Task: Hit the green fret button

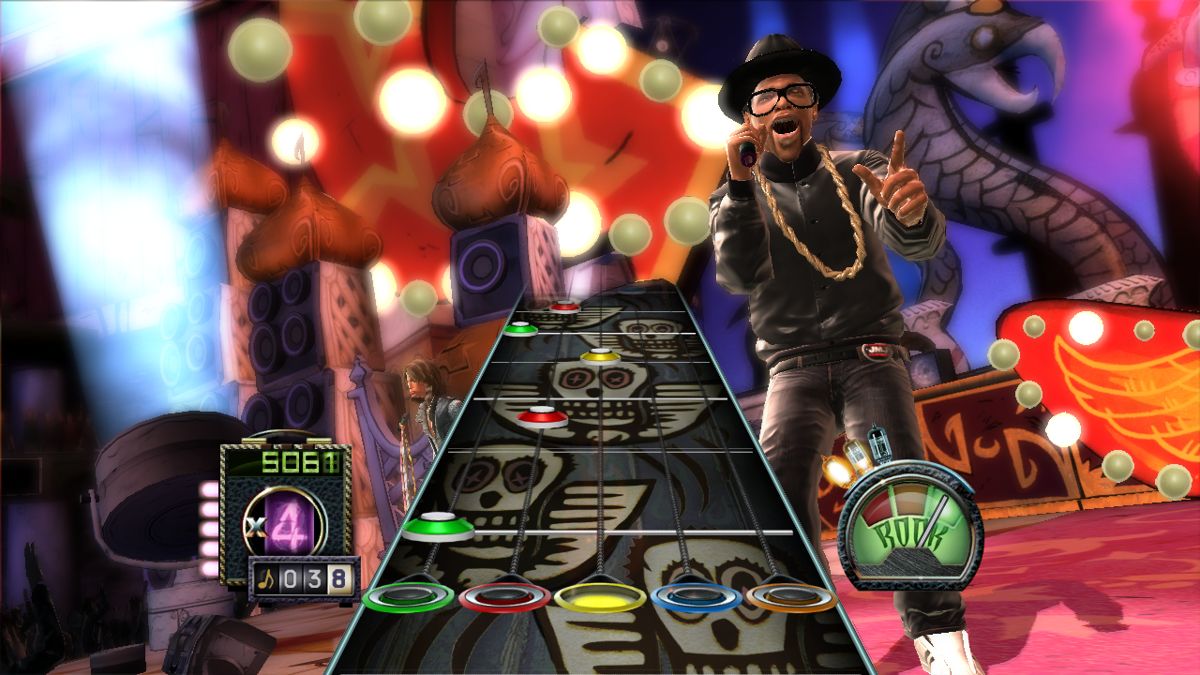Action: [x=408, y=597]
